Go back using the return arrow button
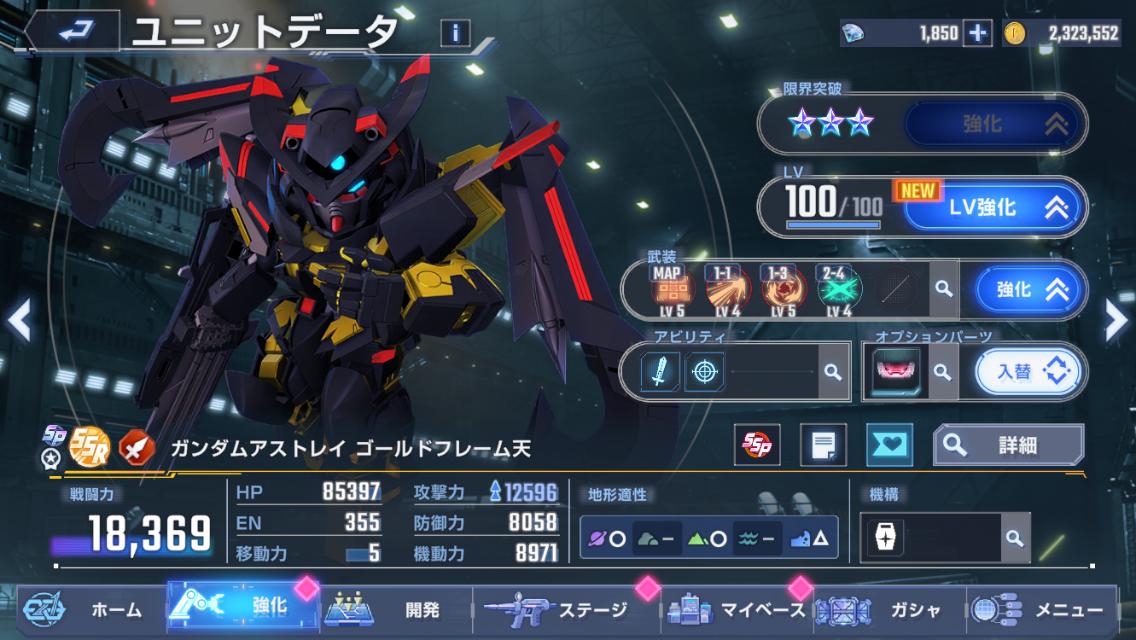 point(73,31)
